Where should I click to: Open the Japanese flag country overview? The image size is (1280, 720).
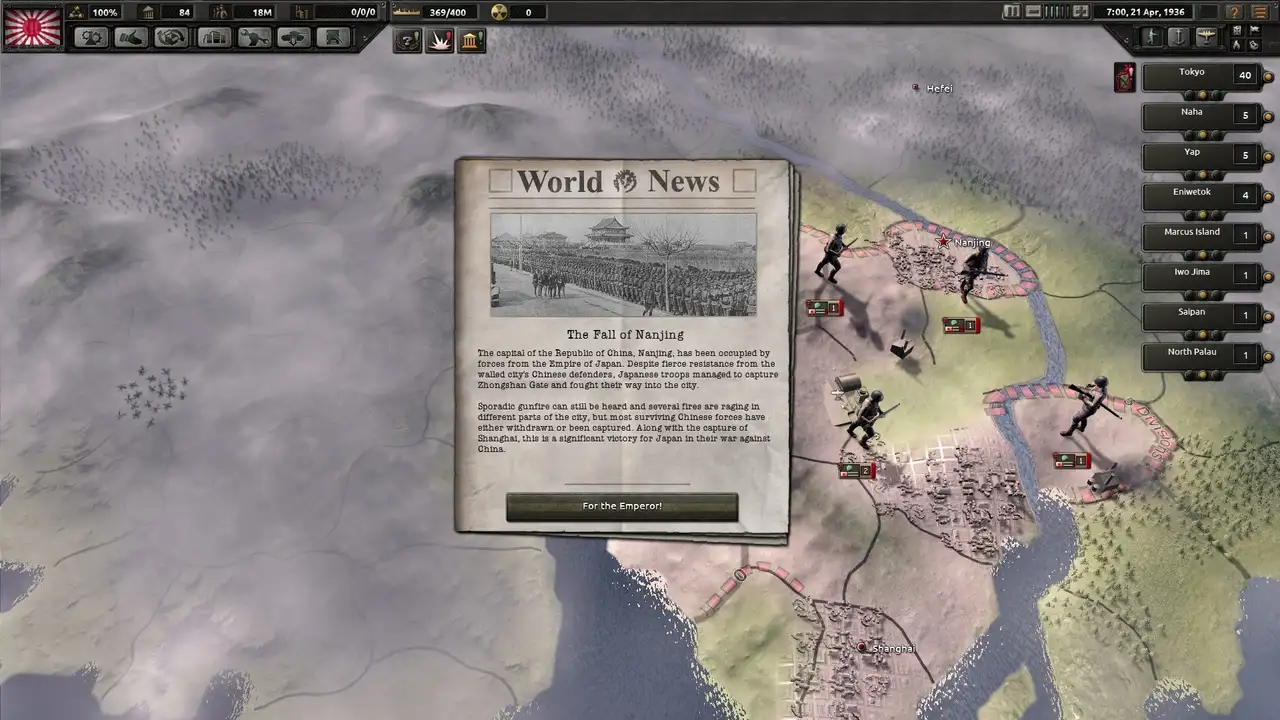coord(32,27)
